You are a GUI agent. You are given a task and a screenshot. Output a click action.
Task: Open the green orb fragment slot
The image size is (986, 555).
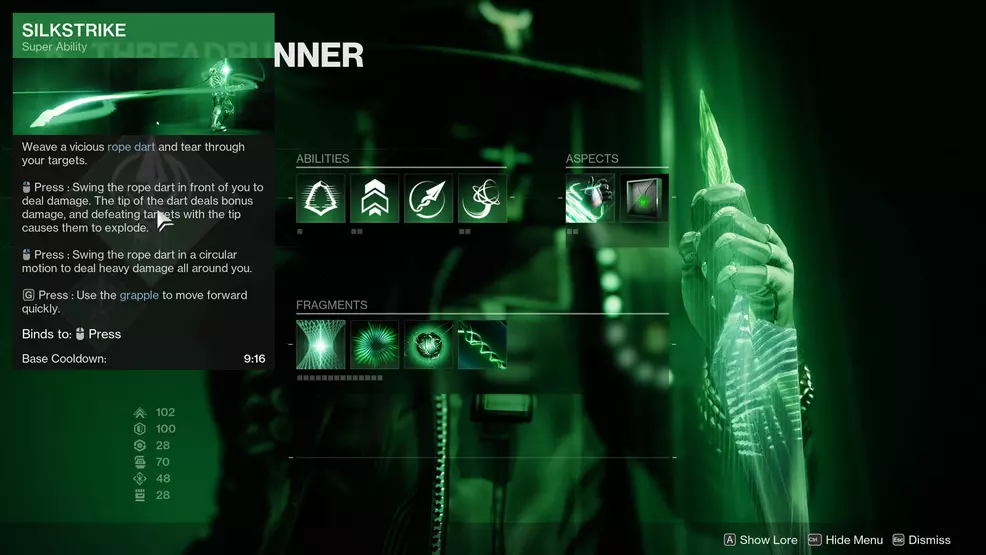(429, 344)
